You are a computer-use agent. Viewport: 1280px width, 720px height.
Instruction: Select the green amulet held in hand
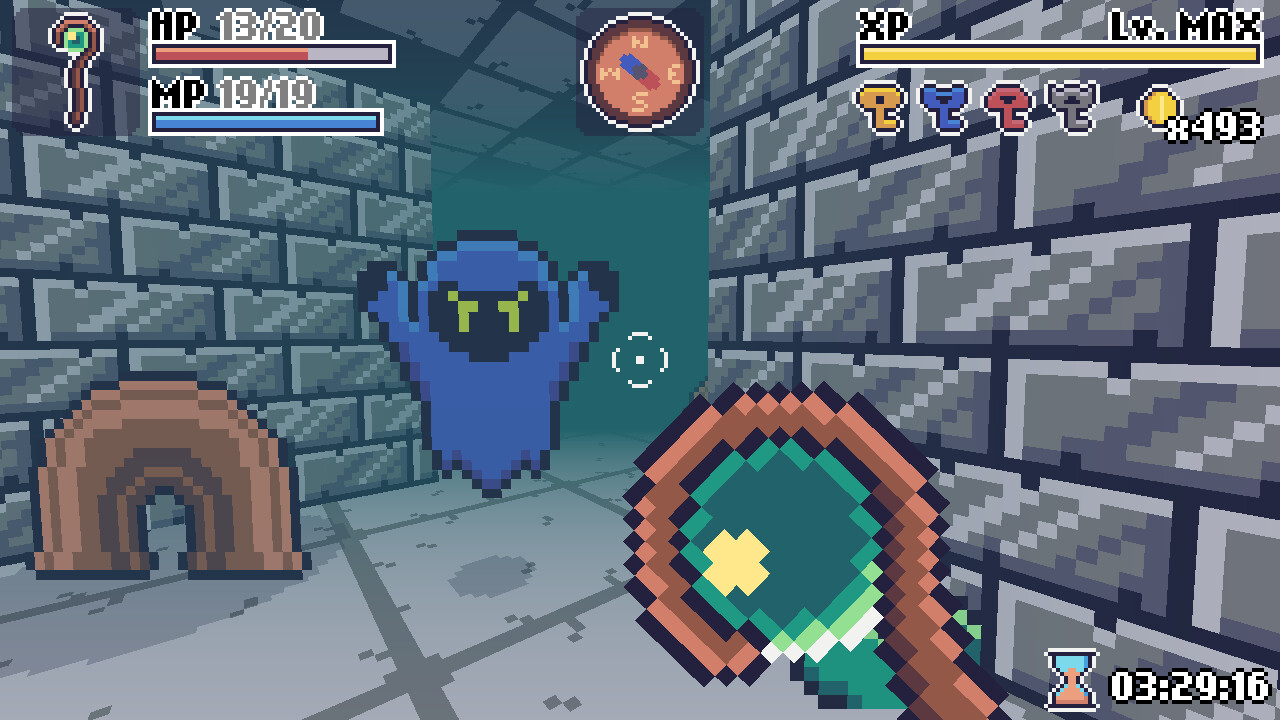tap(790, 540)
